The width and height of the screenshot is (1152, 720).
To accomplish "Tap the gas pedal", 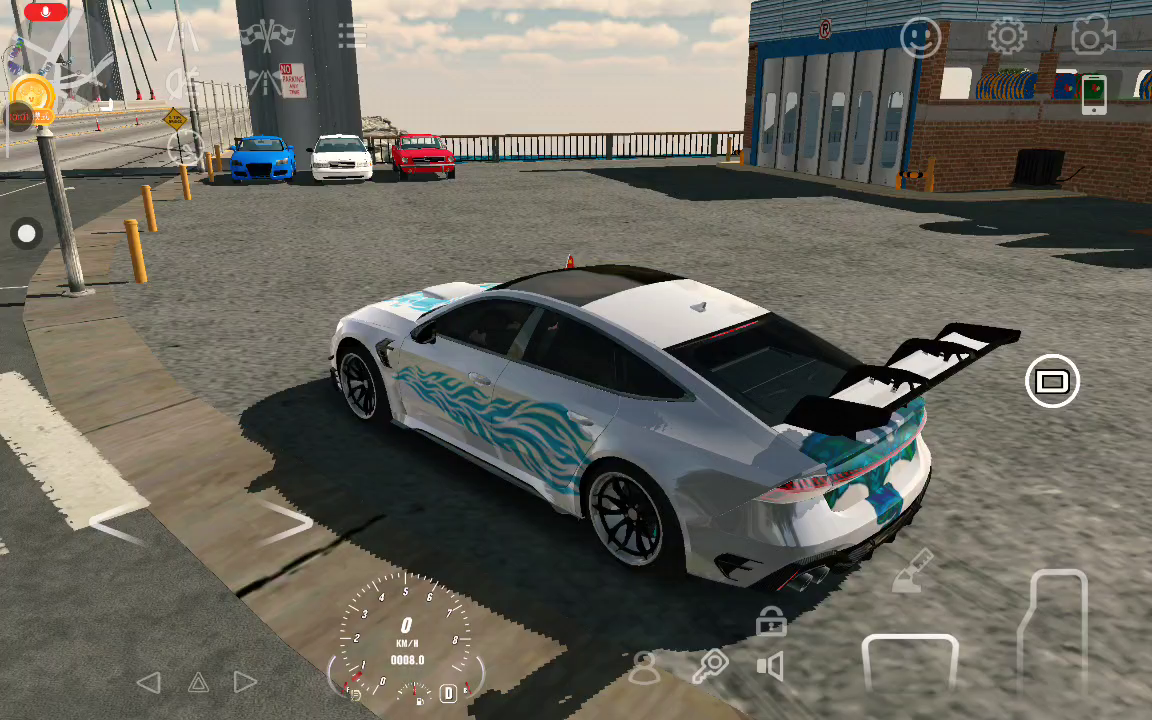I will 1053,628.
